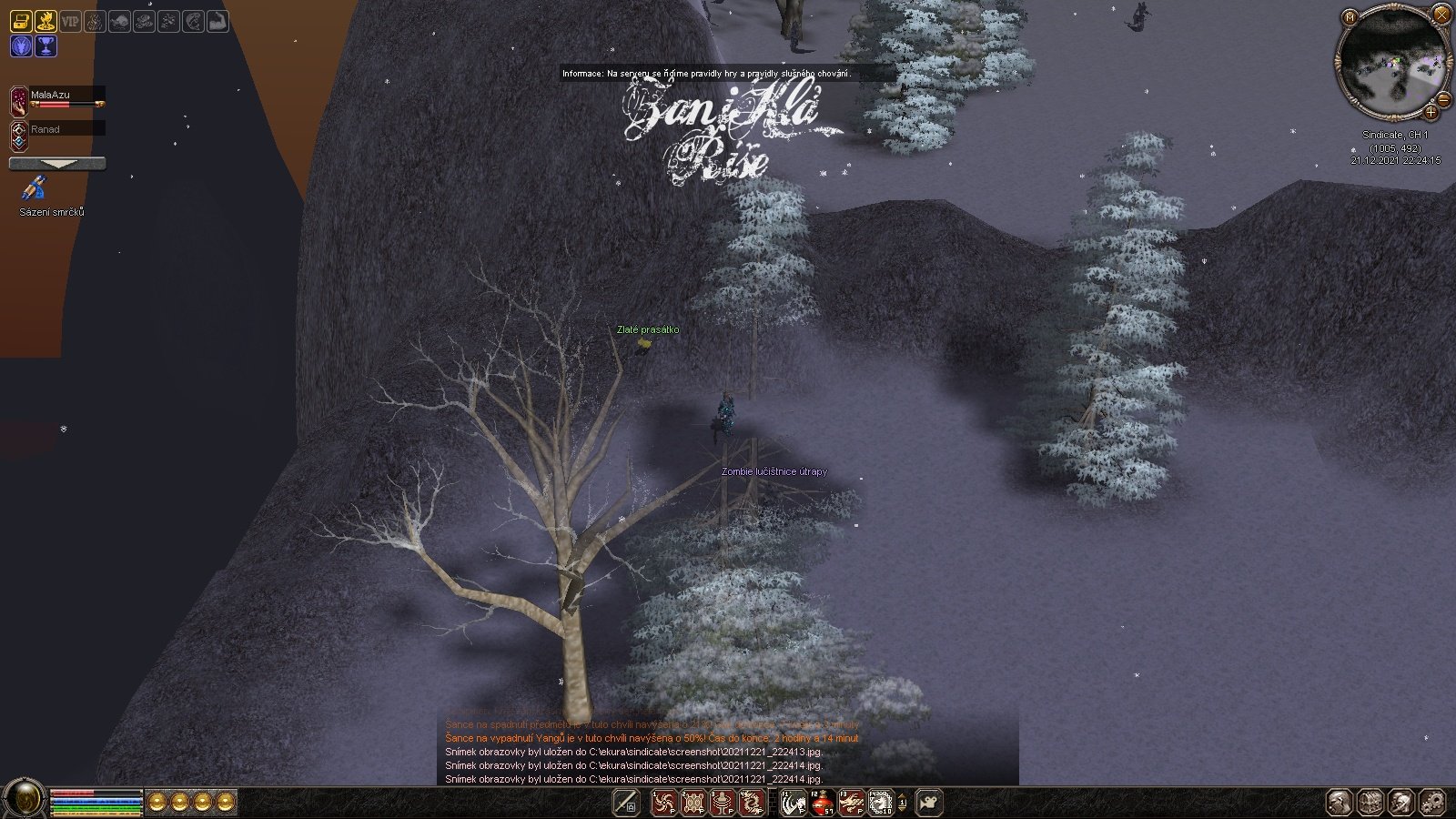1456x819 pixels.
Task: Click the flexed arm buff icon
Action: [x=217, y=20]
